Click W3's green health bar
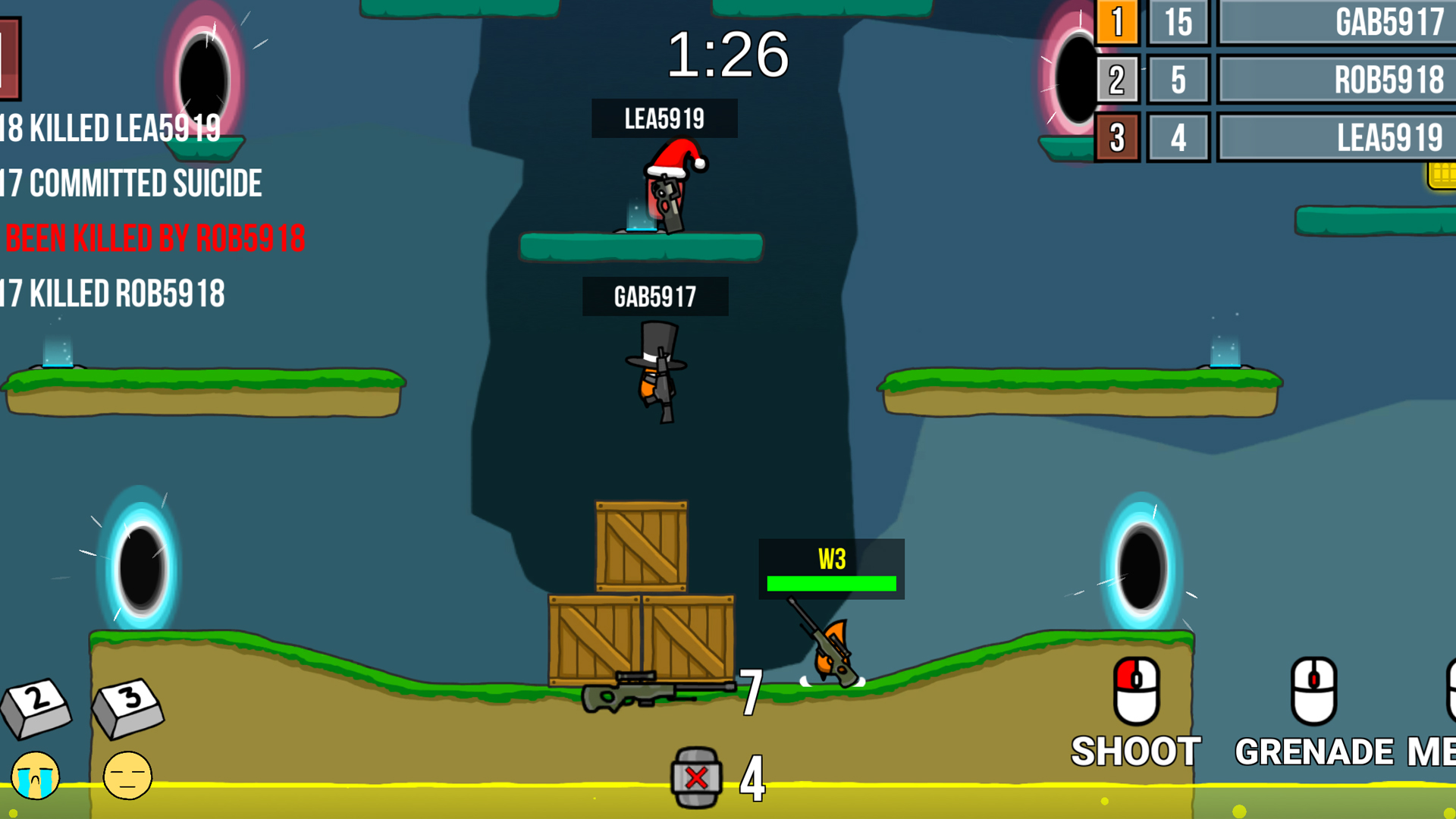Screen dimensions: 1456x819 coord(832,584)
